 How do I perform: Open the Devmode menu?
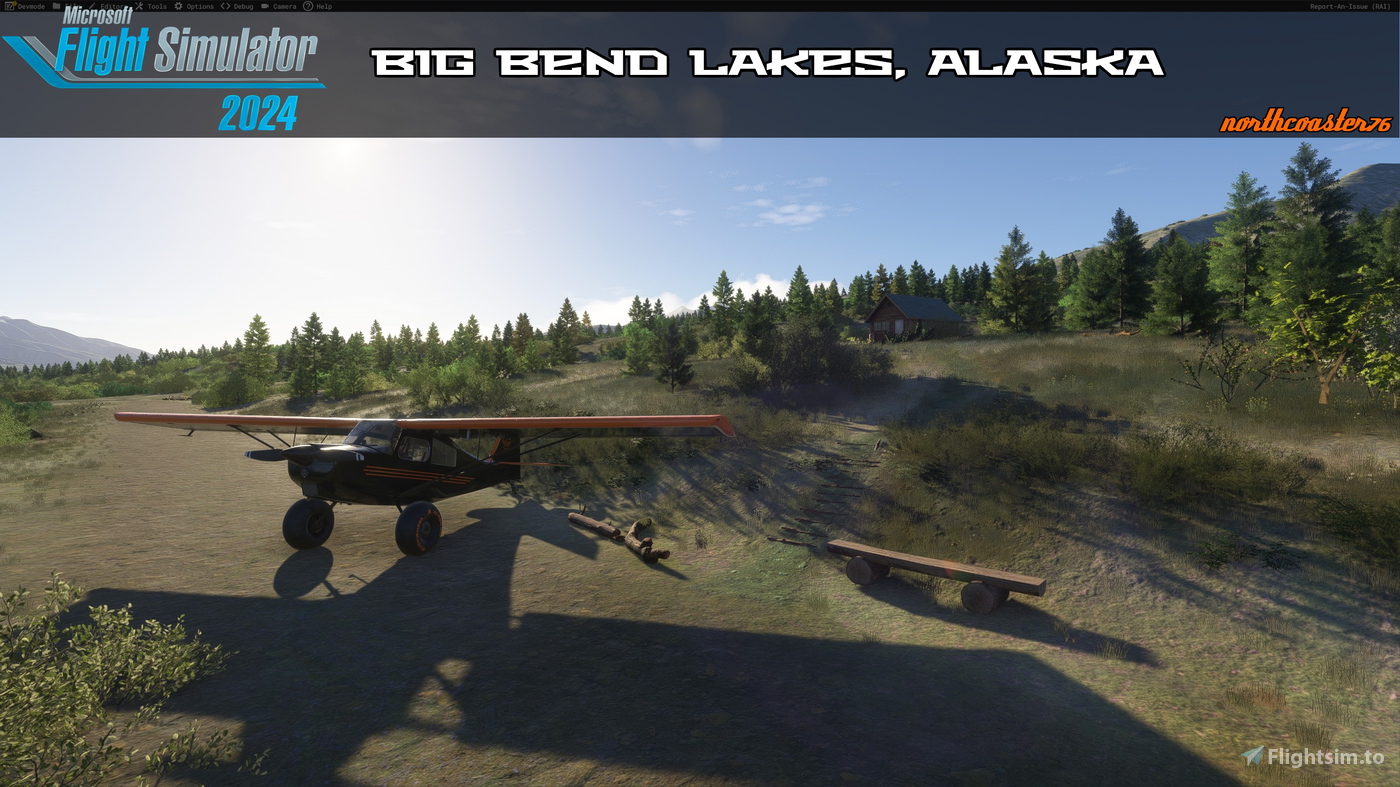pyautogui.click(x=30, y=6)
